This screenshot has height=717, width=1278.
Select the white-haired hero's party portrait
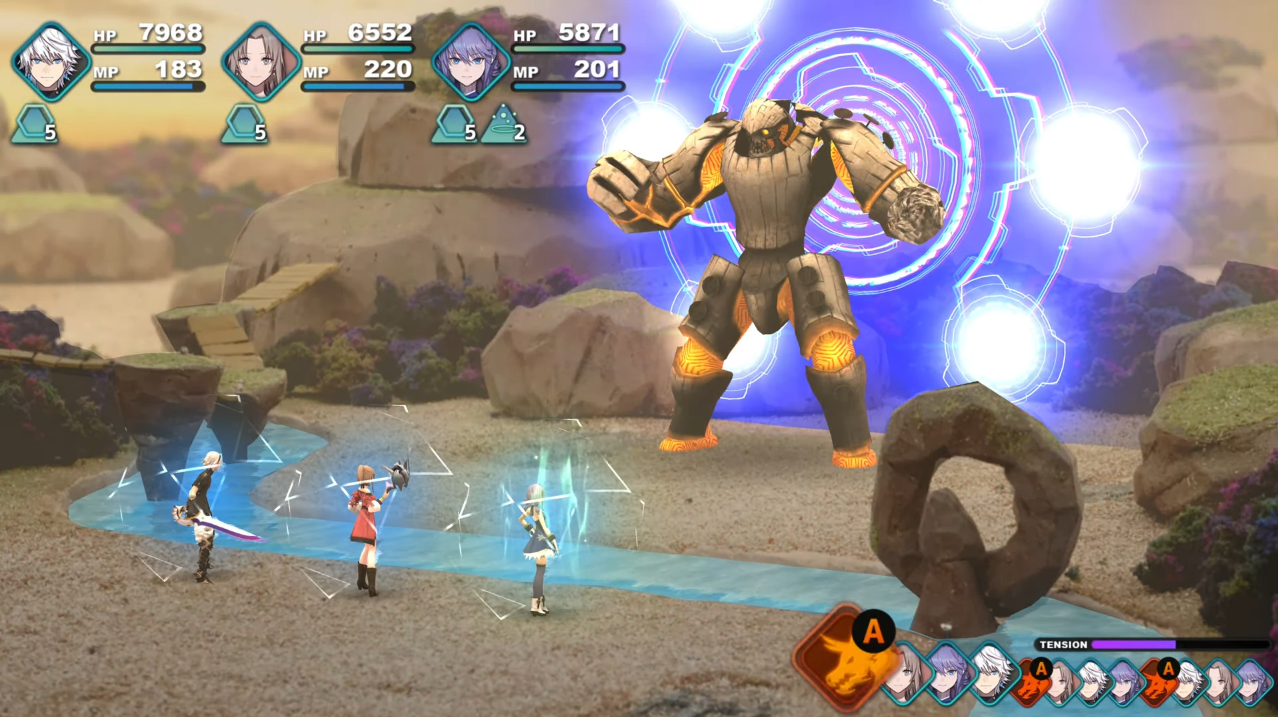51,62
